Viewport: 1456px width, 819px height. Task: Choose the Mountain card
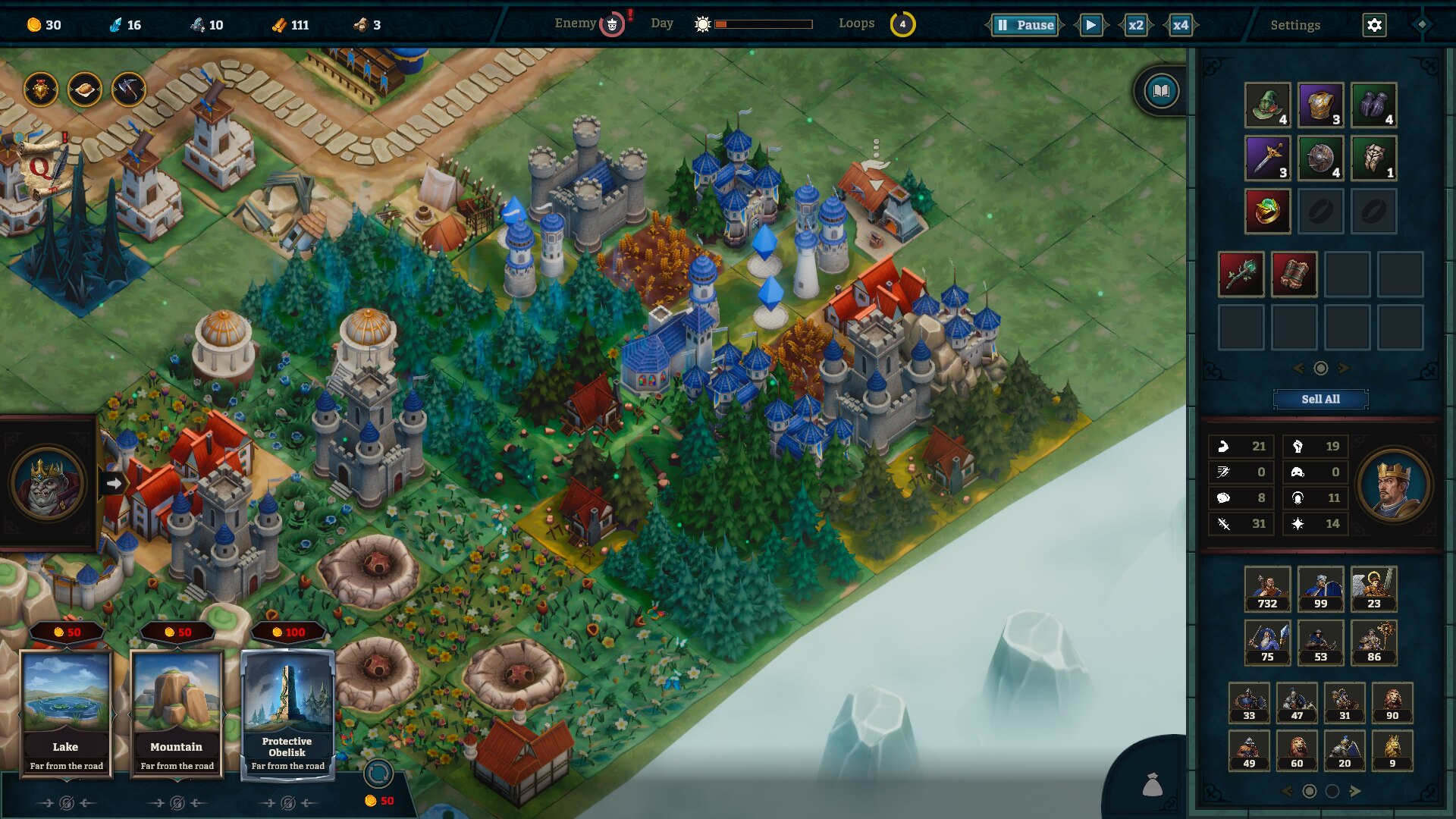point(177,713)
